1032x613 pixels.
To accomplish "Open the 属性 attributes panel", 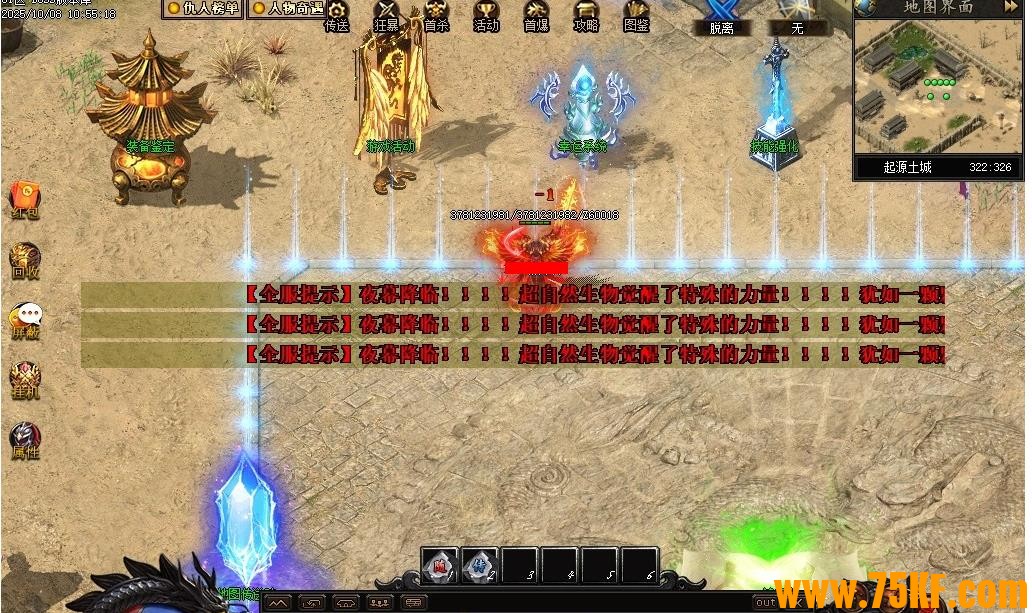I will (25, 440).
